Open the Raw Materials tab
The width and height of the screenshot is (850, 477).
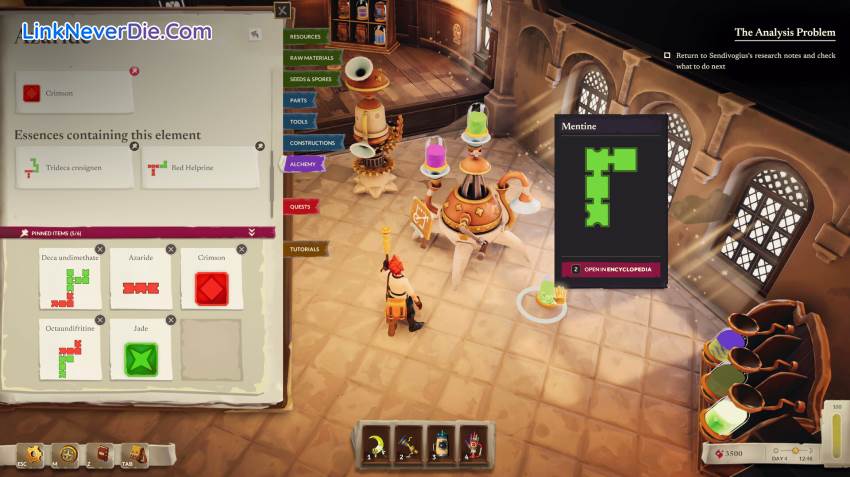pos(313,58)
